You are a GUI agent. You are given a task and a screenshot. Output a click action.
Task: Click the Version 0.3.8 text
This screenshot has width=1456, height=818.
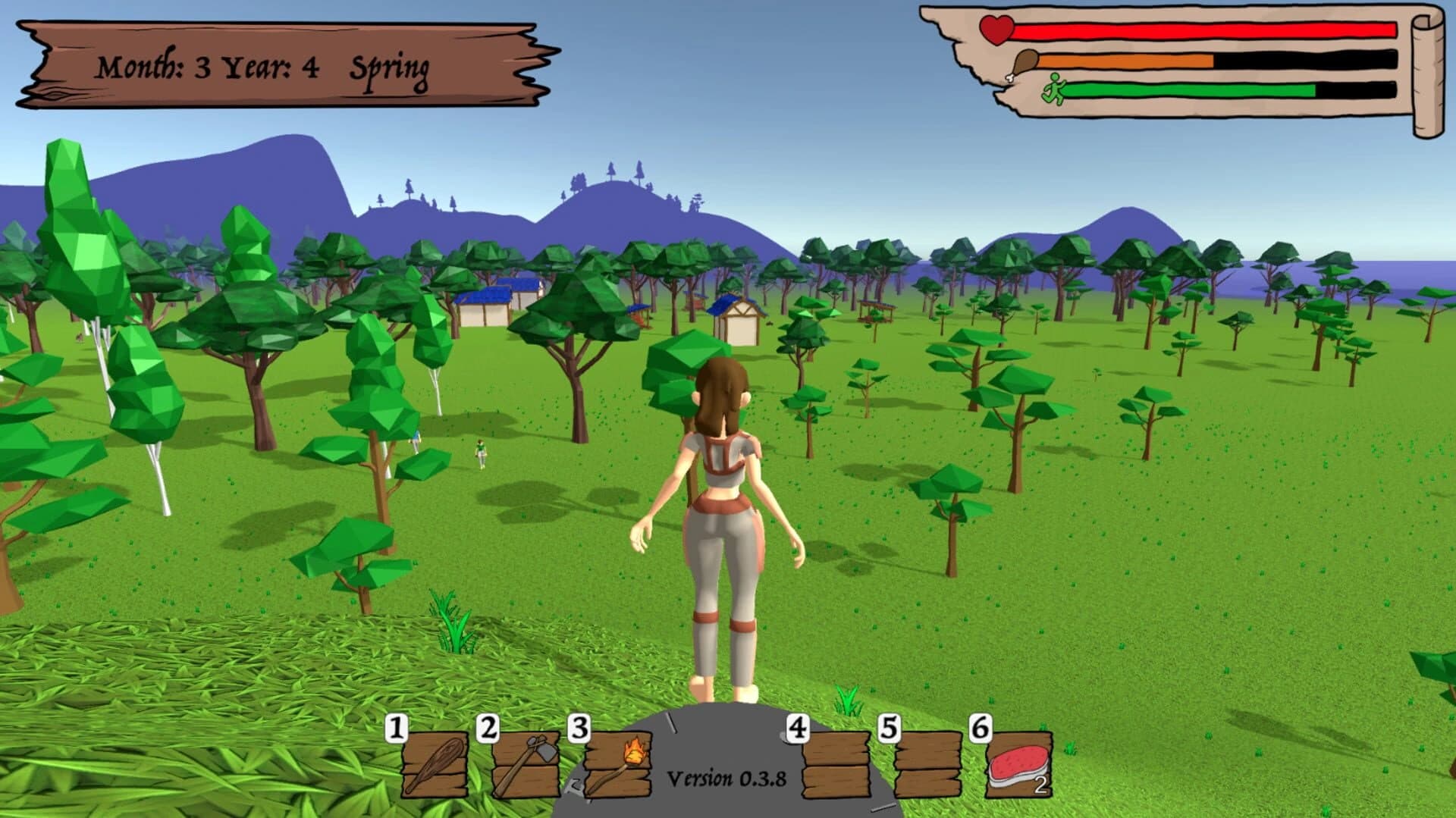pos(727,776)
